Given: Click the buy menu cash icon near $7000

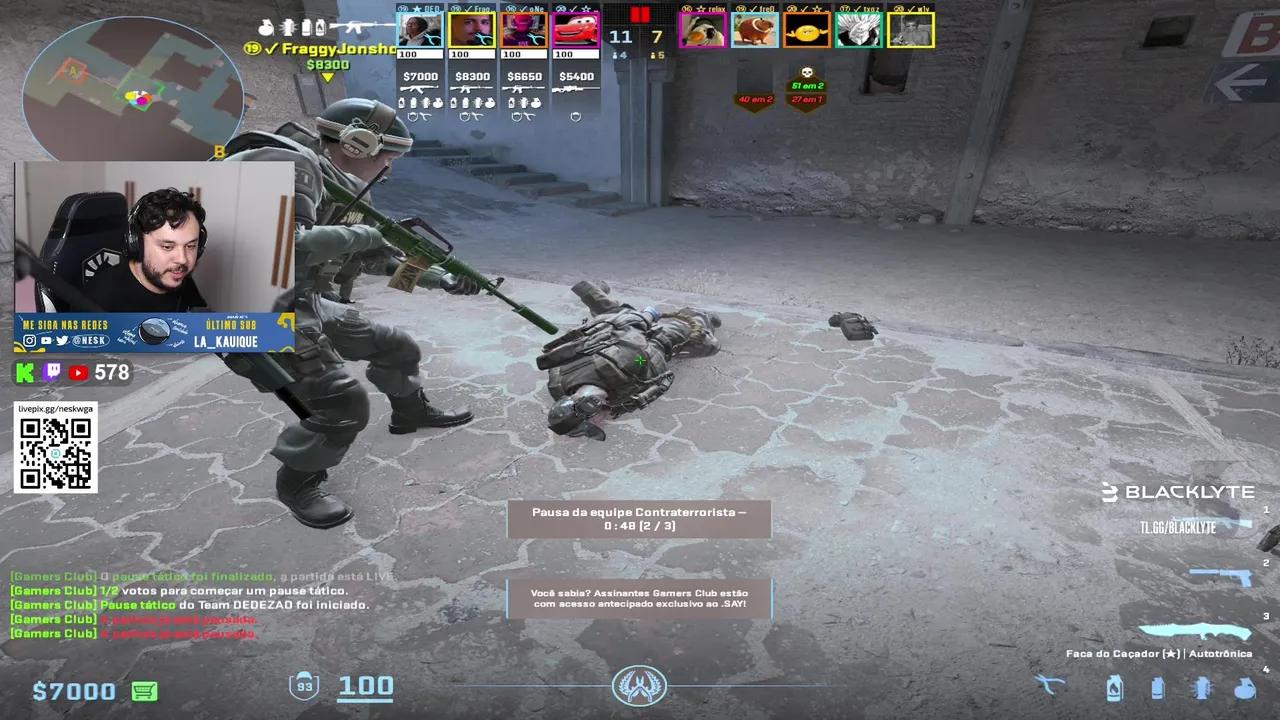Looking at the screenshot, I should (144, 690).
